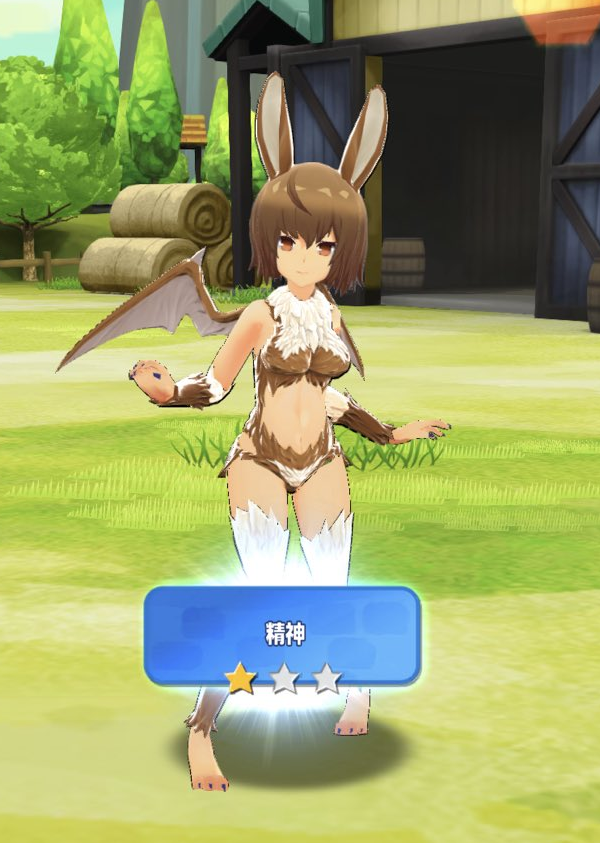The image size is (600, 843).
Task: Click the blue 精神 banner panel
Action: (x=282, y=633)
